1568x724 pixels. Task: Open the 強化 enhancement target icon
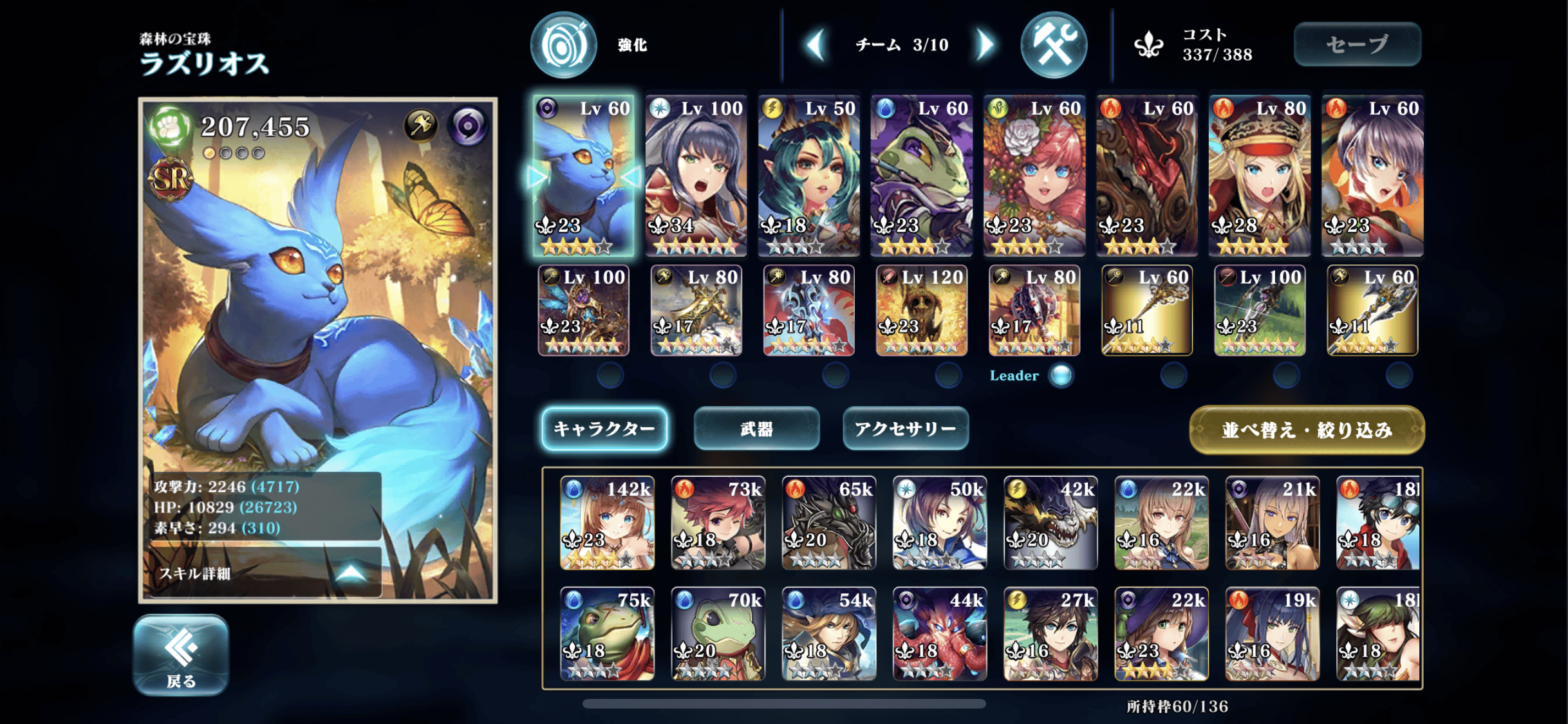[x=563, y=45]
